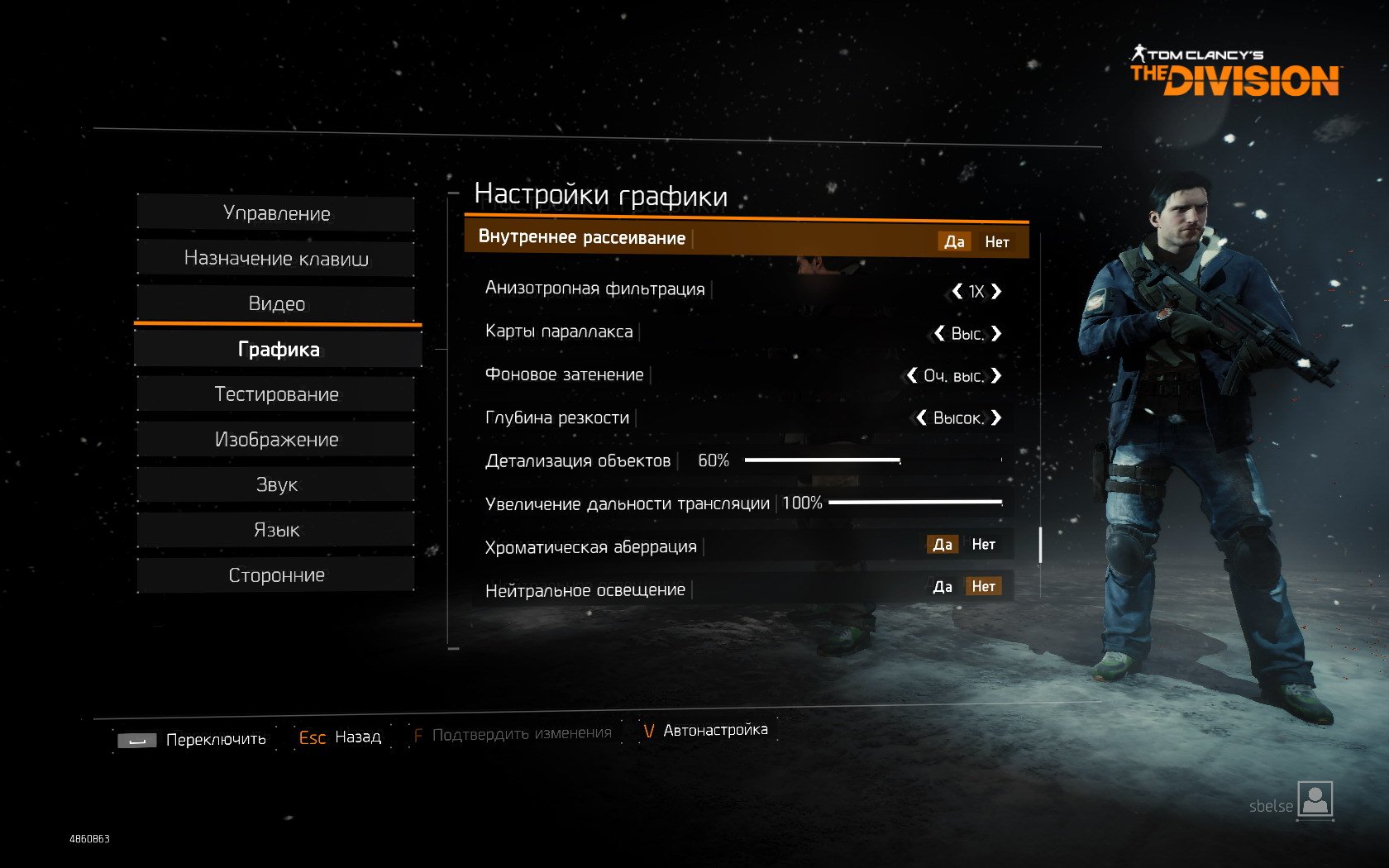Open the sbelse profile avatar

point(1315,799)
